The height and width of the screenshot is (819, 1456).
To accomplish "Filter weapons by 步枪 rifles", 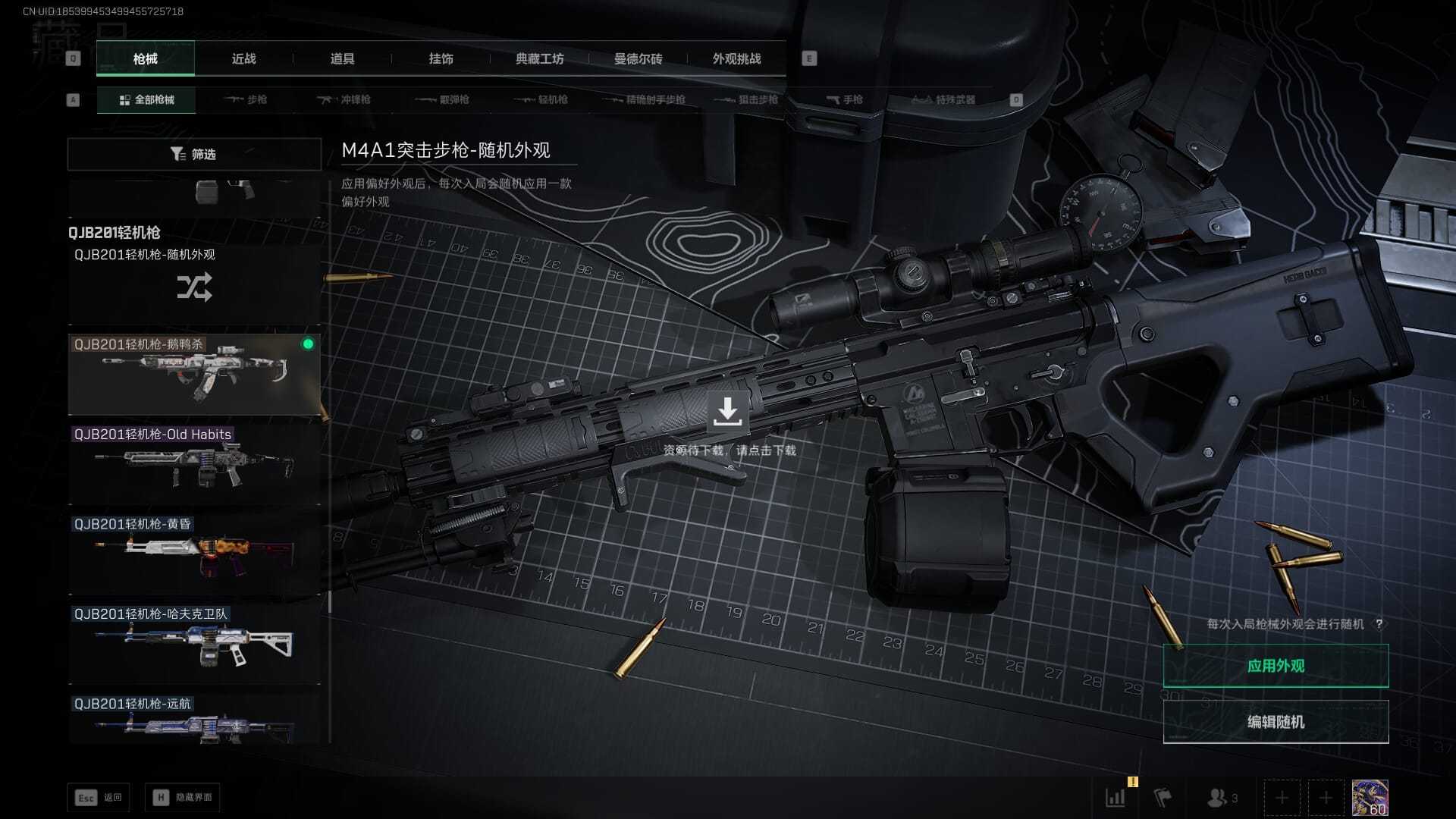I will (x=246, y=100).
